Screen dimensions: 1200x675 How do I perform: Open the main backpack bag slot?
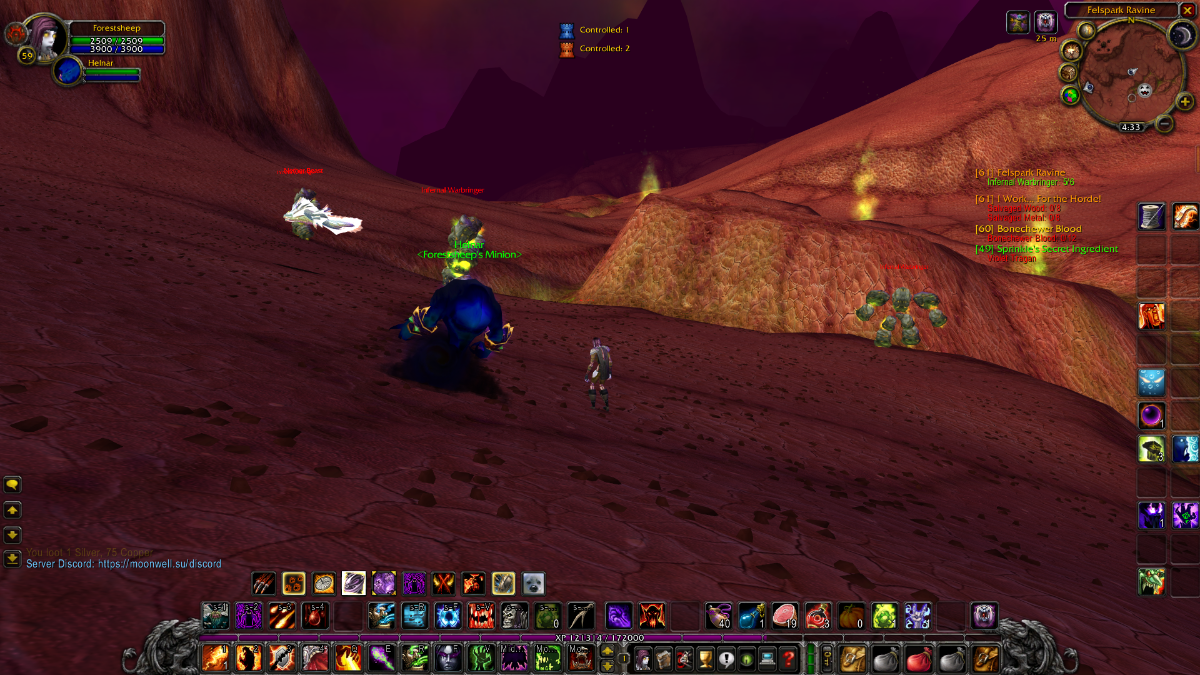[x=986, y=658]
